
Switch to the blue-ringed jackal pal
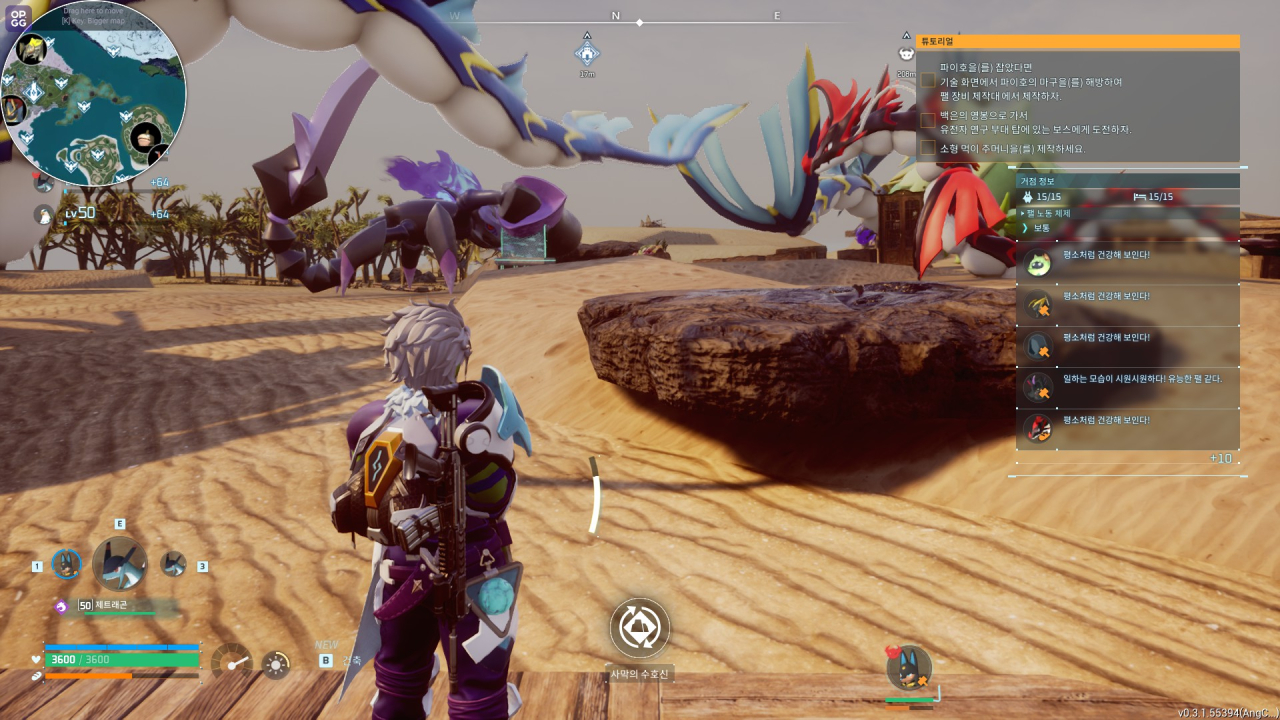(66, 564)
